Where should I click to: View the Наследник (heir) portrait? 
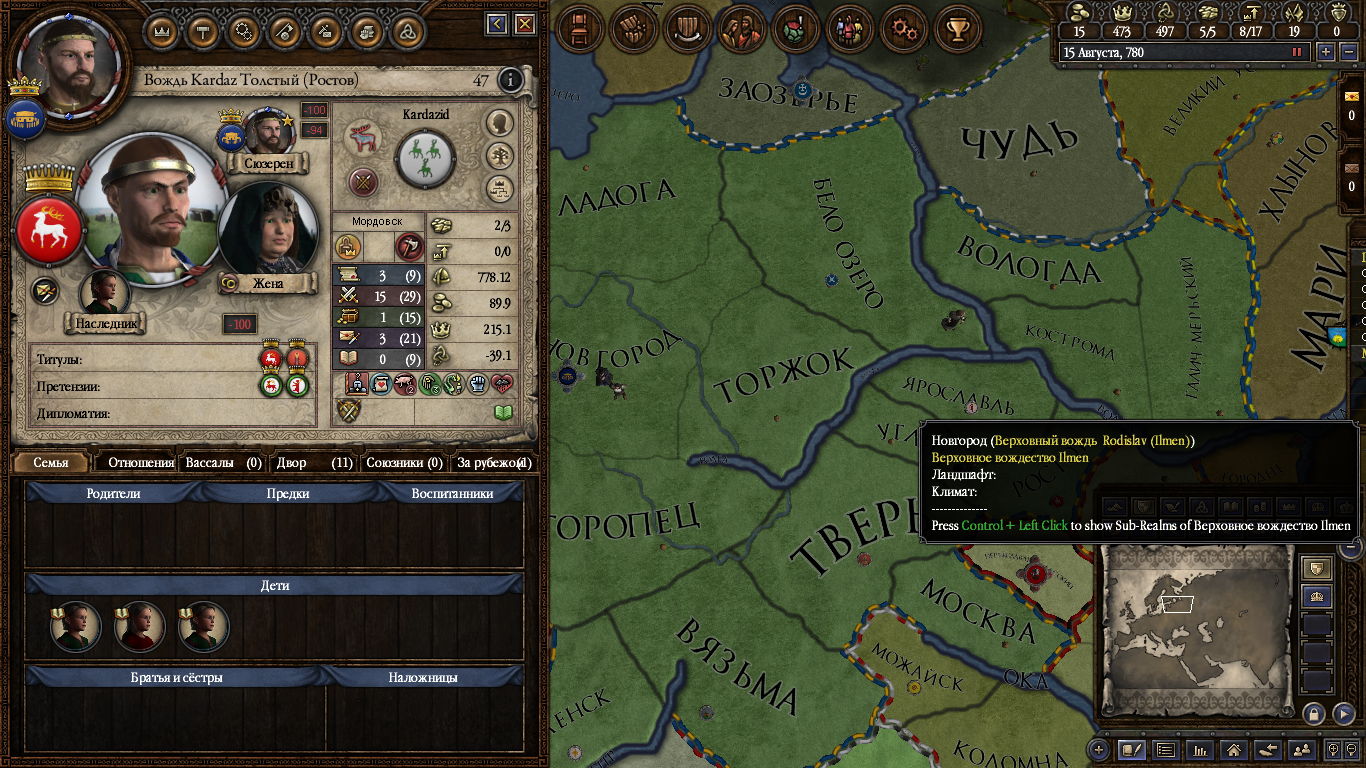pyautogui.click(x=104, y=294)
